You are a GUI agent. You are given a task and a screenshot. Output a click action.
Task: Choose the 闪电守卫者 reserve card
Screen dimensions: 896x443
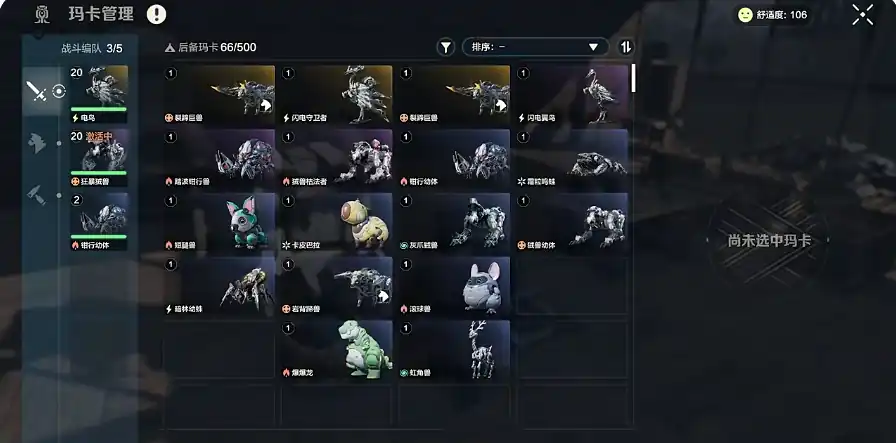point(336,95)
